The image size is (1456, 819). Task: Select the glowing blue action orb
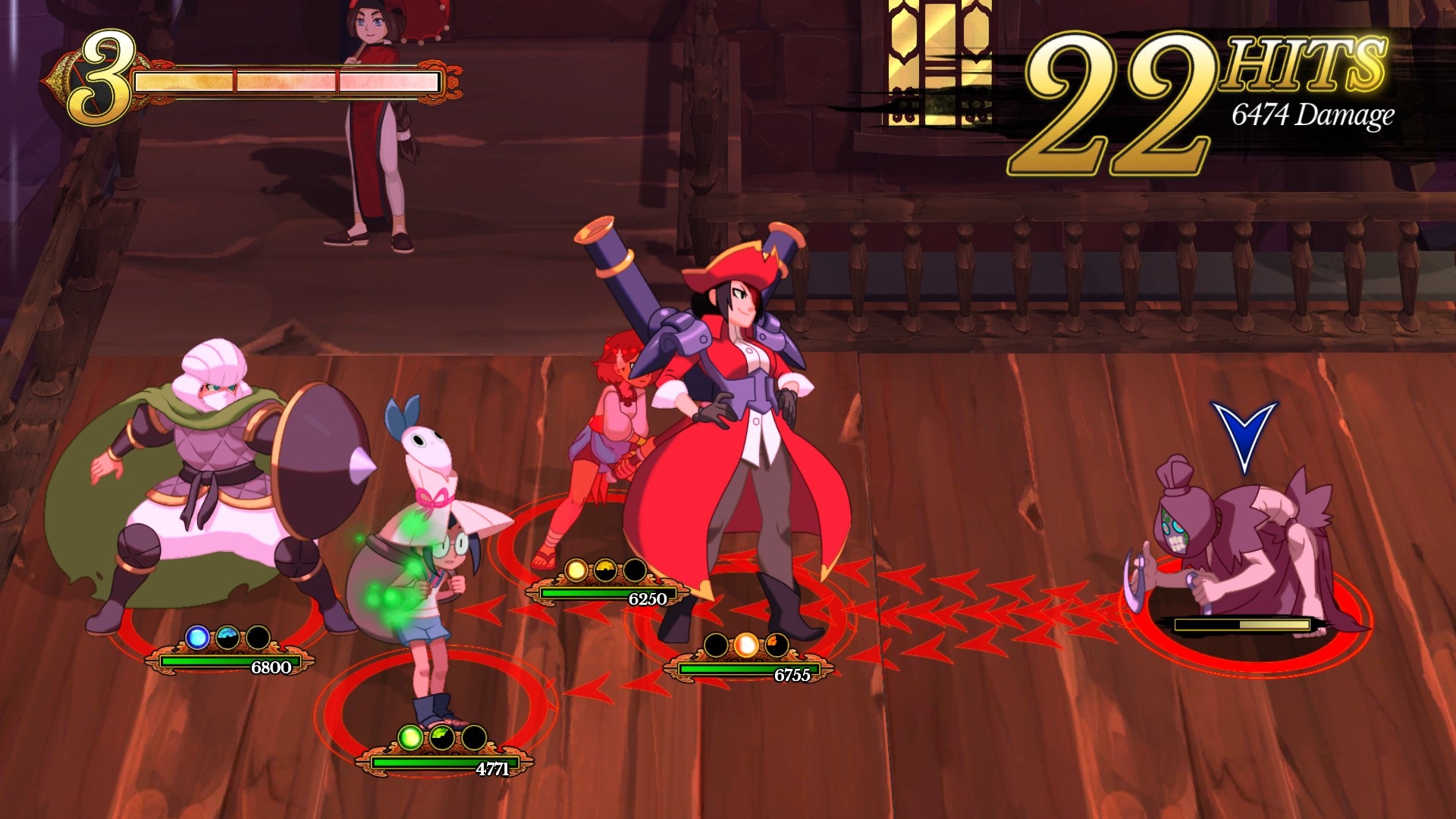(198, 637)
